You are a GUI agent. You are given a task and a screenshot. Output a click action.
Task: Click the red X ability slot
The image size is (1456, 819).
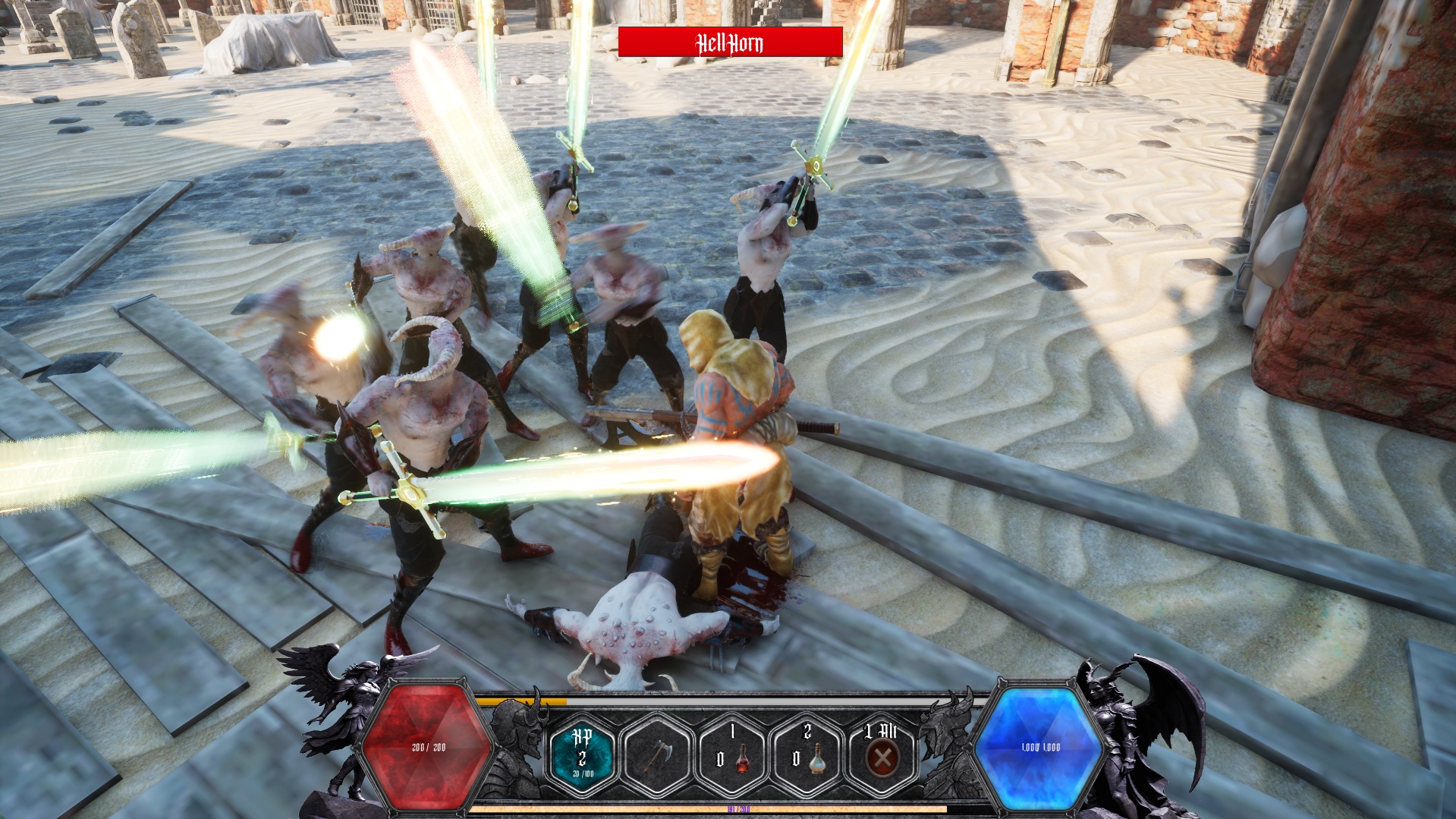tap(881, 754)
